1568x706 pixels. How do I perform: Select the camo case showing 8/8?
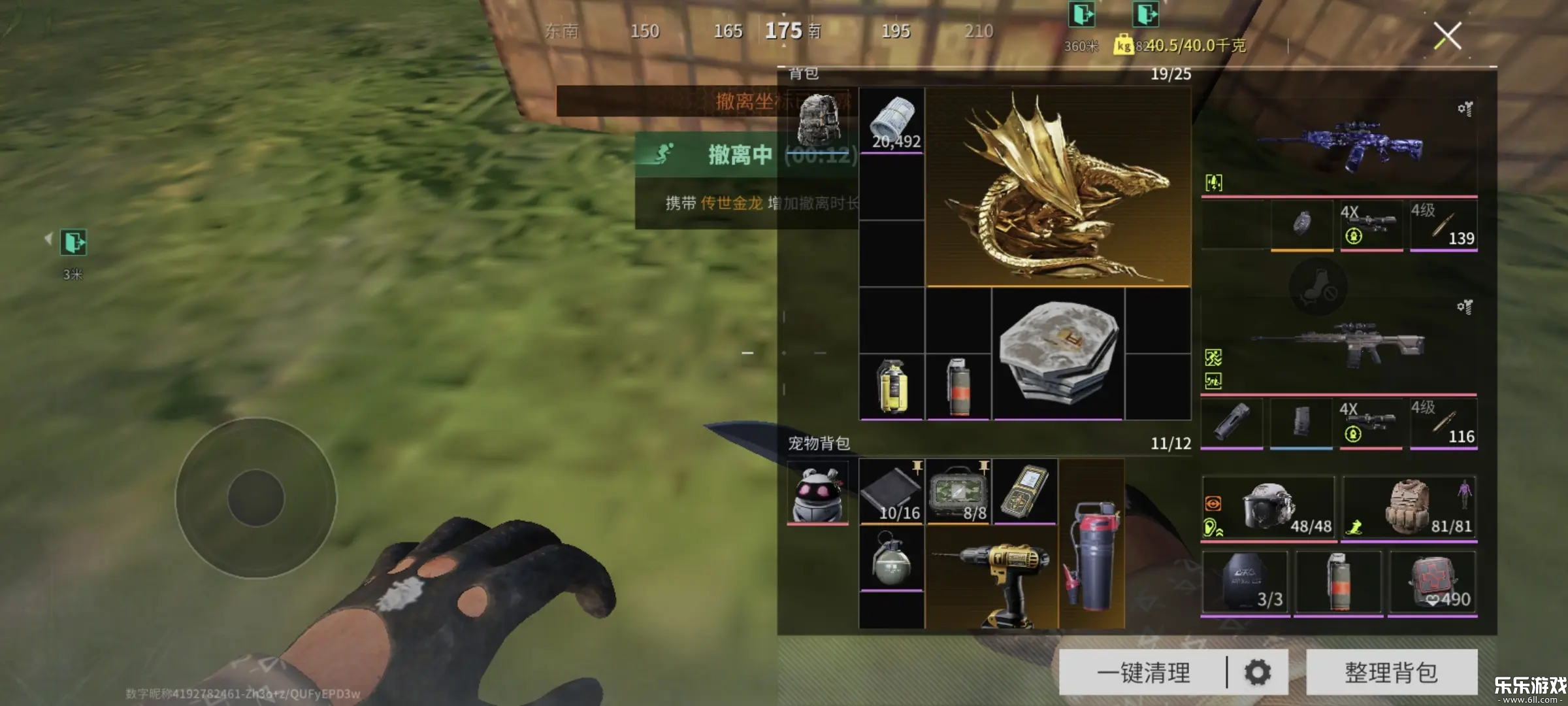click(x=958, y=492)
